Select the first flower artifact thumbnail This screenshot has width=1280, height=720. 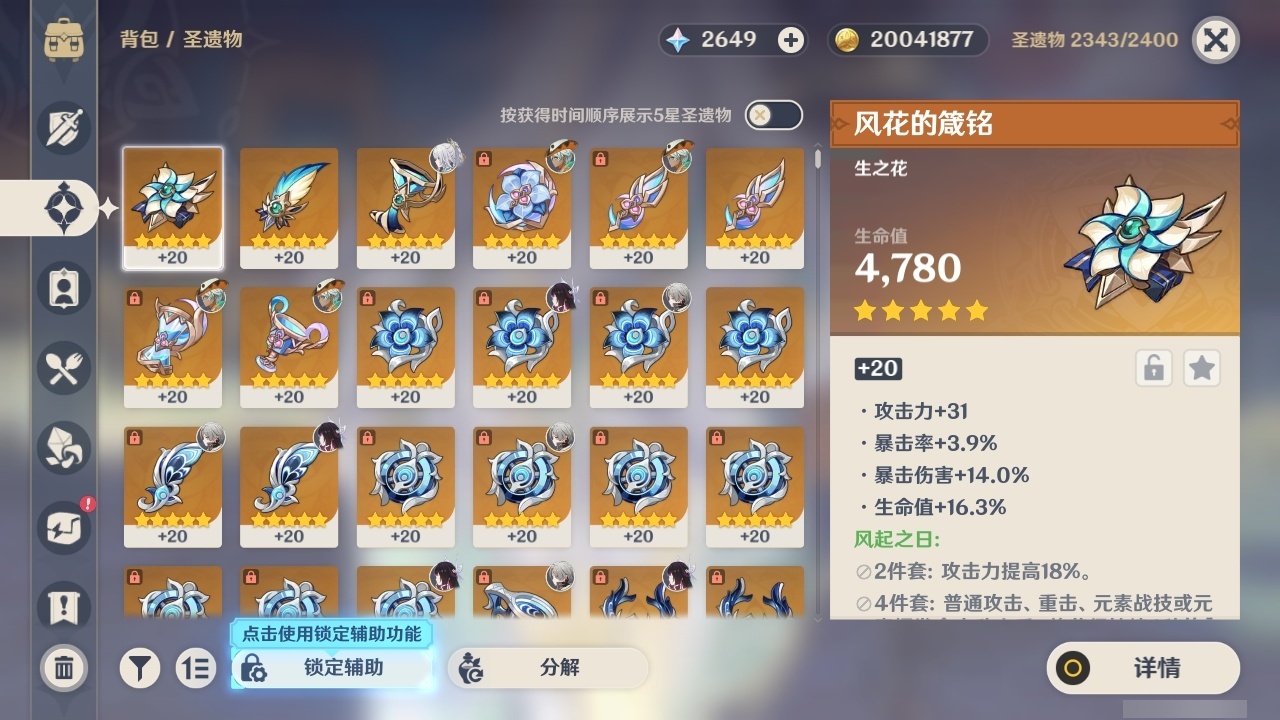tap(172, 205)
